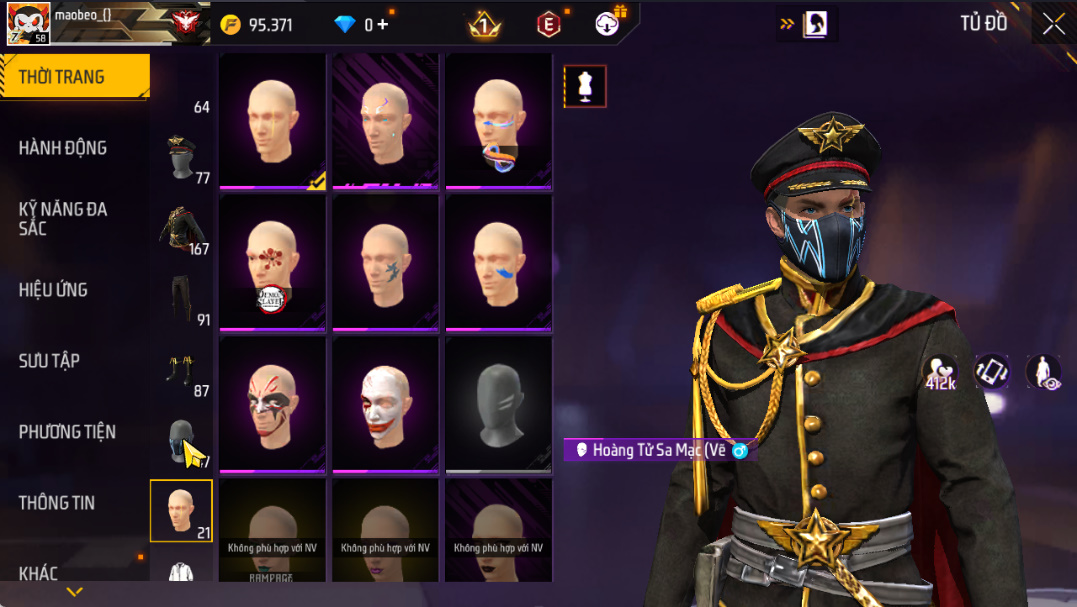Image resolution: width=1077 pixels, height=607 pixels.
Task: Close the wardrobe with the X button
Action: pos(1053,24)
